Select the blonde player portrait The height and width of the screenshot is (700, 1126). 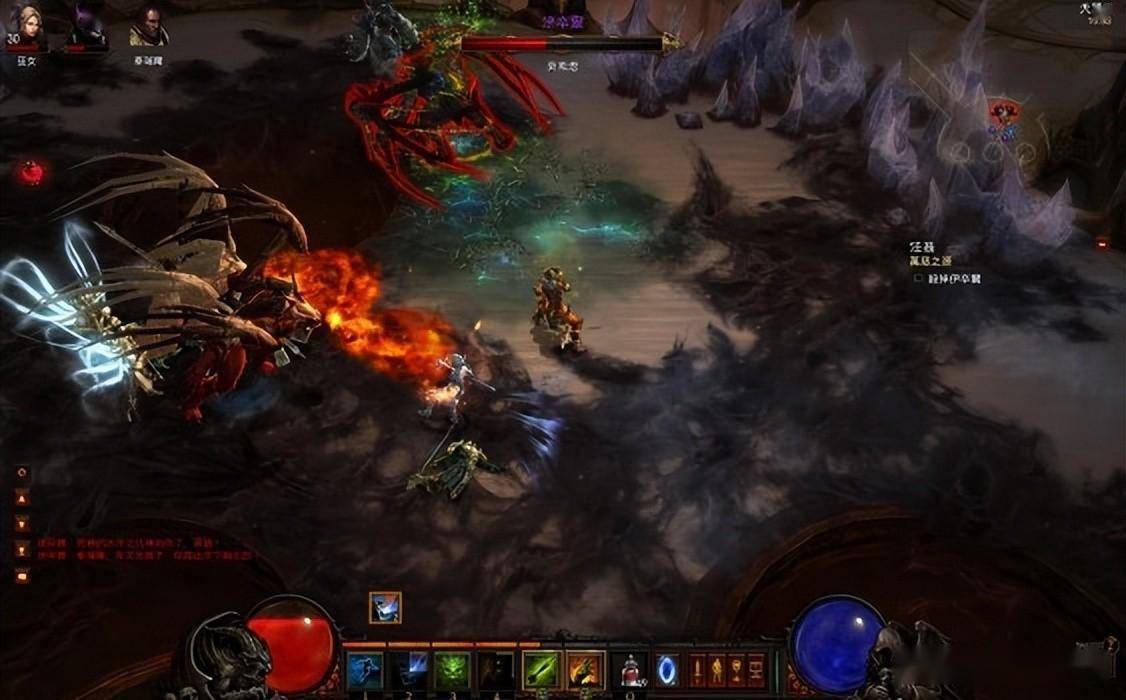point(24,25)
